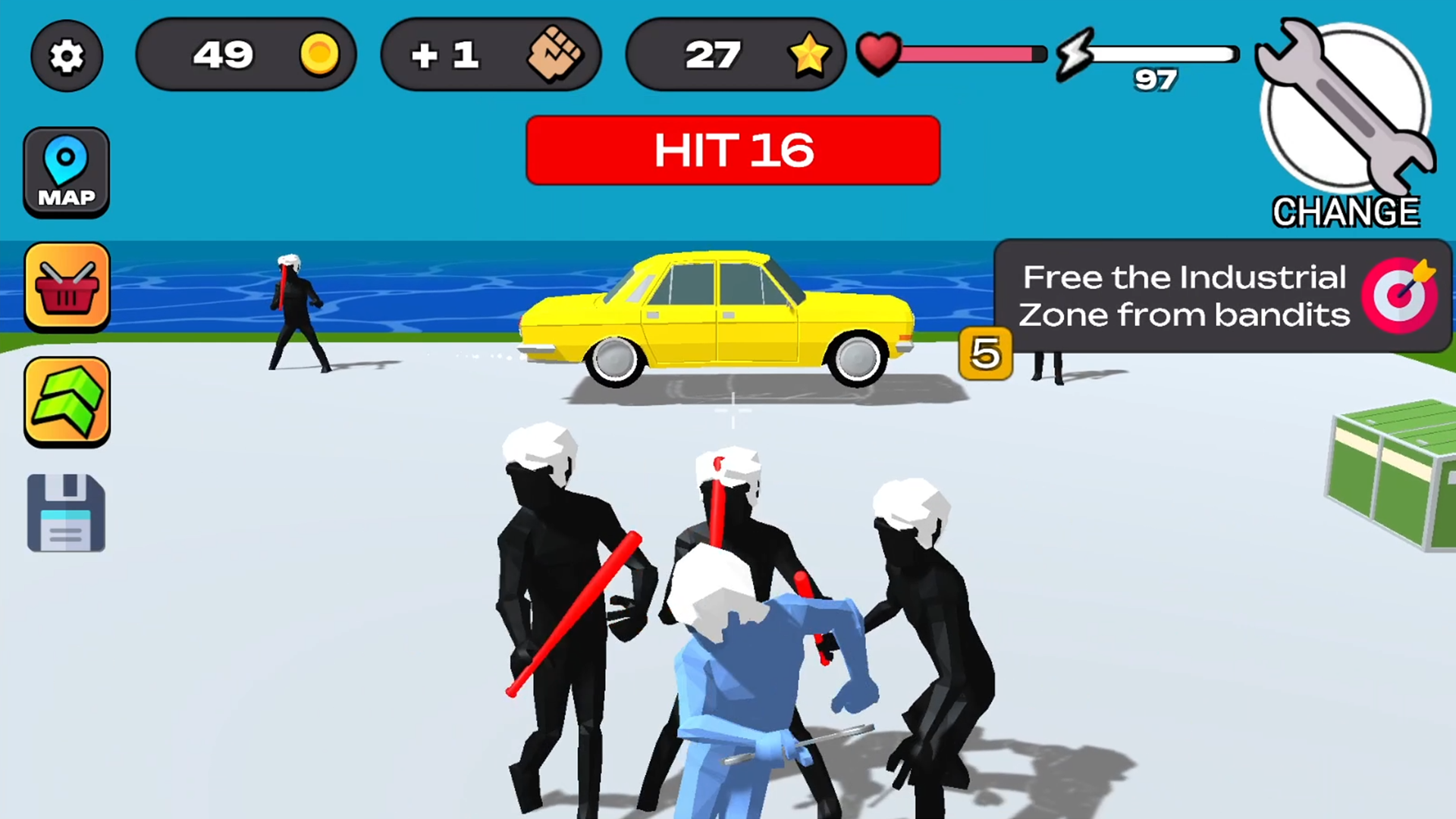
Task: Tap the yellow star level icon
Action: coord(808,55)
